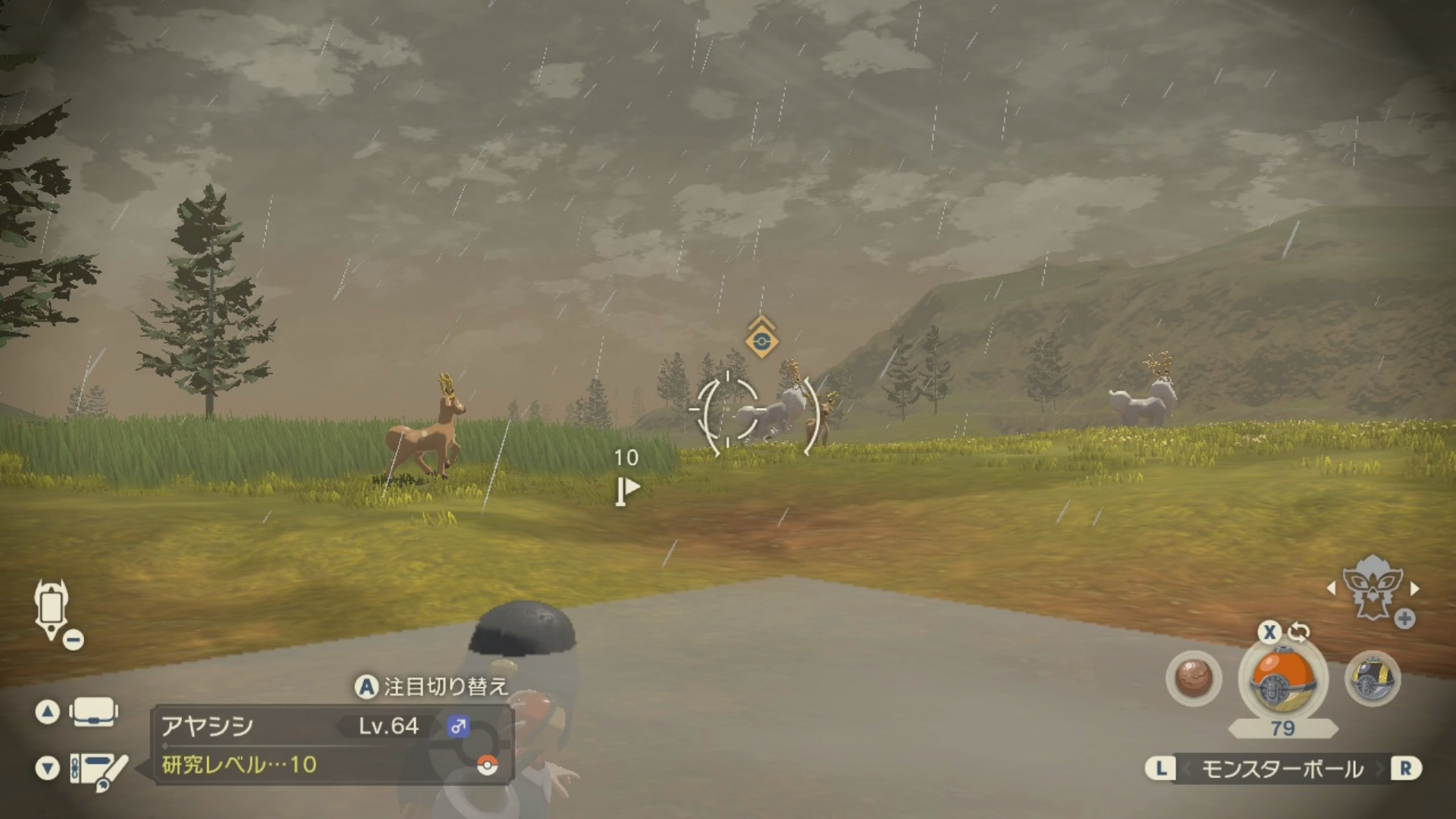Click the right arrow beside the ride icon
This screenshot has height=819, width=1456.
click(1414, 588)
